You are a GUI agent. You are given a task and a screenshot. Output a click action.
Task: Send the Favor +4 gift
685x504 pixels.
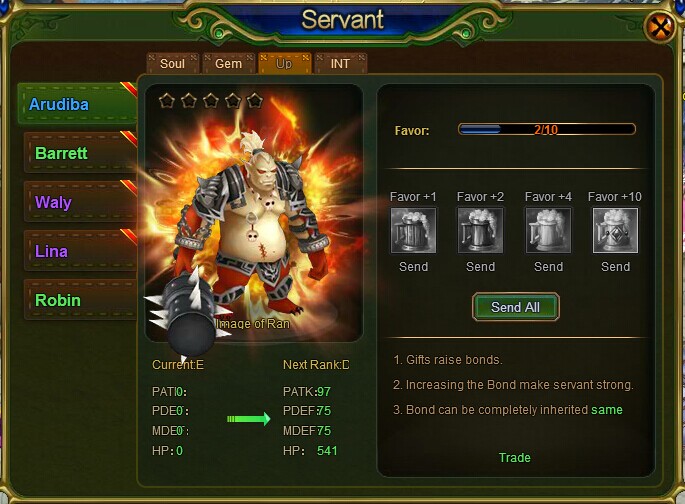(x=548, y=267)
